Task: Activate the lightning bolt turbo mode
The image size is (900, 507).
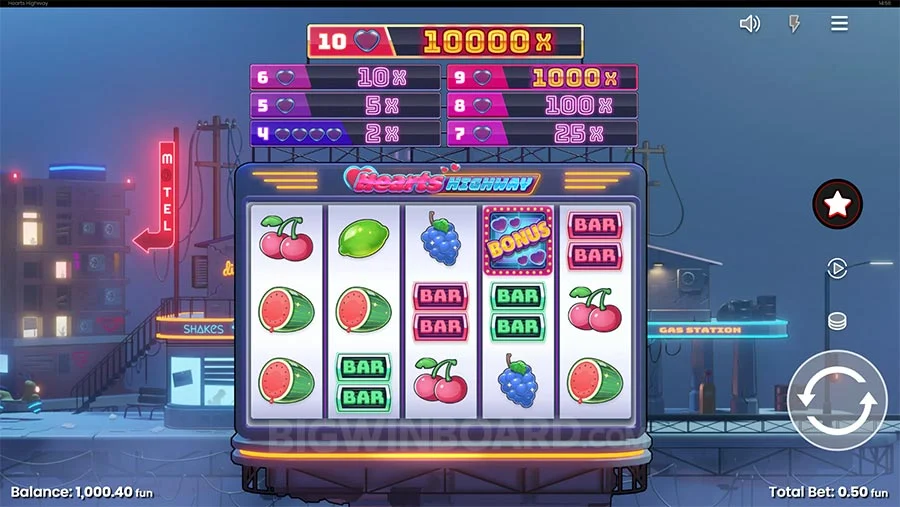Action: pos(794,24)
